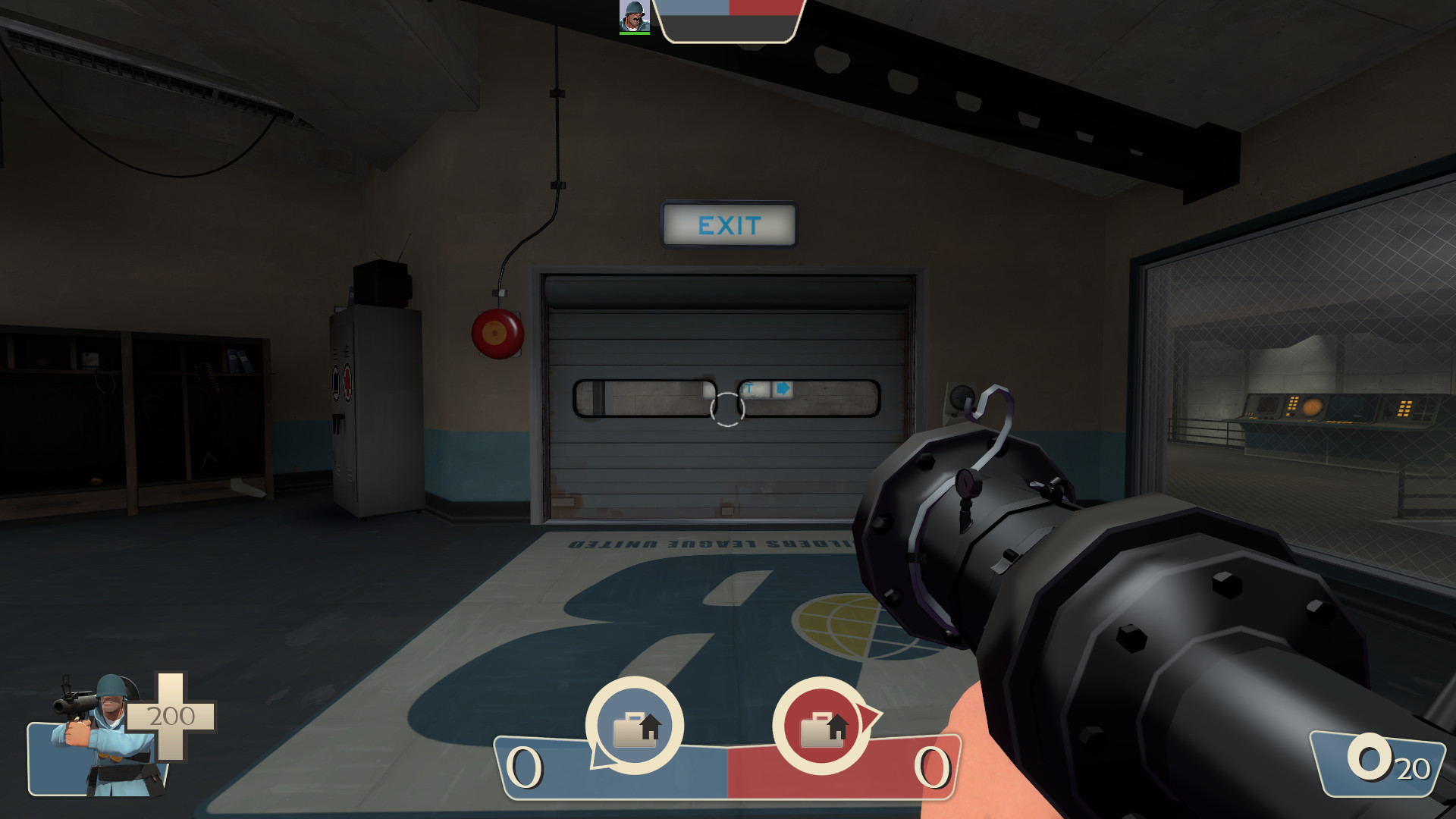The image size is (1456, 819).
Task: Click the red fire alarm bell on the wall
Action: coord(499,334)
